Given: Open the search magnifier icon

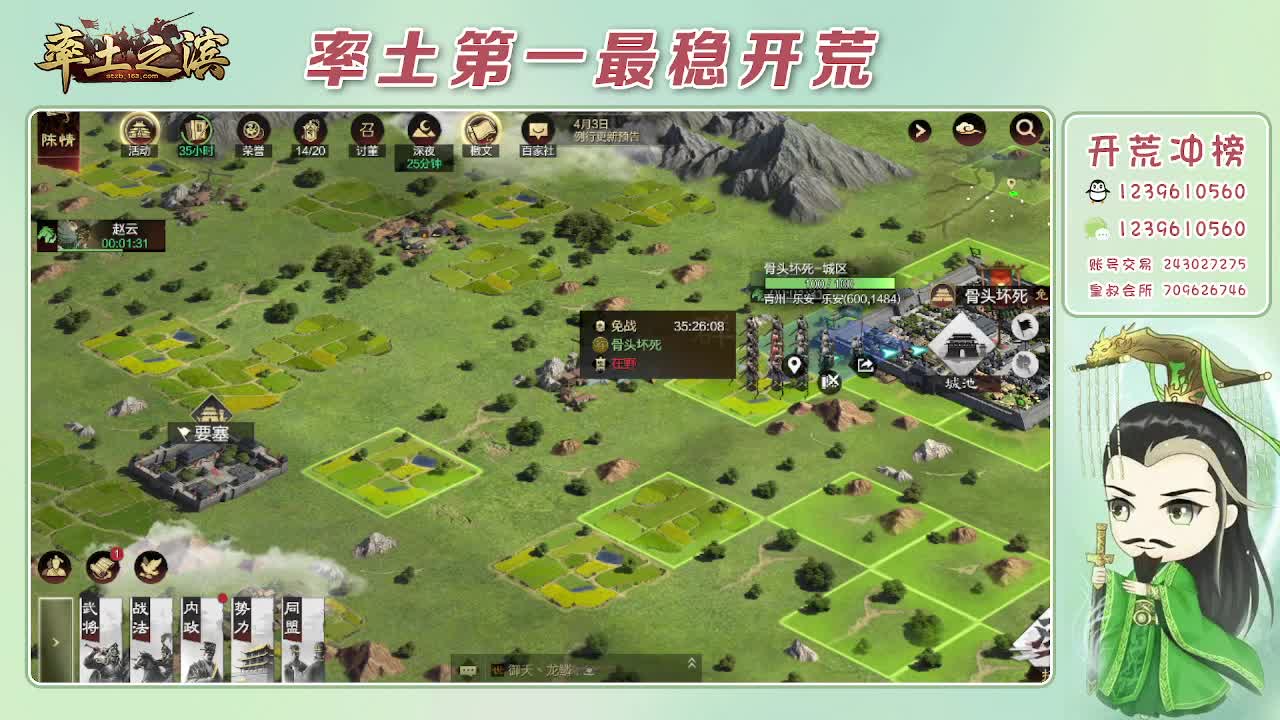Looking at the screenshot, I should tap(1025, 129).
